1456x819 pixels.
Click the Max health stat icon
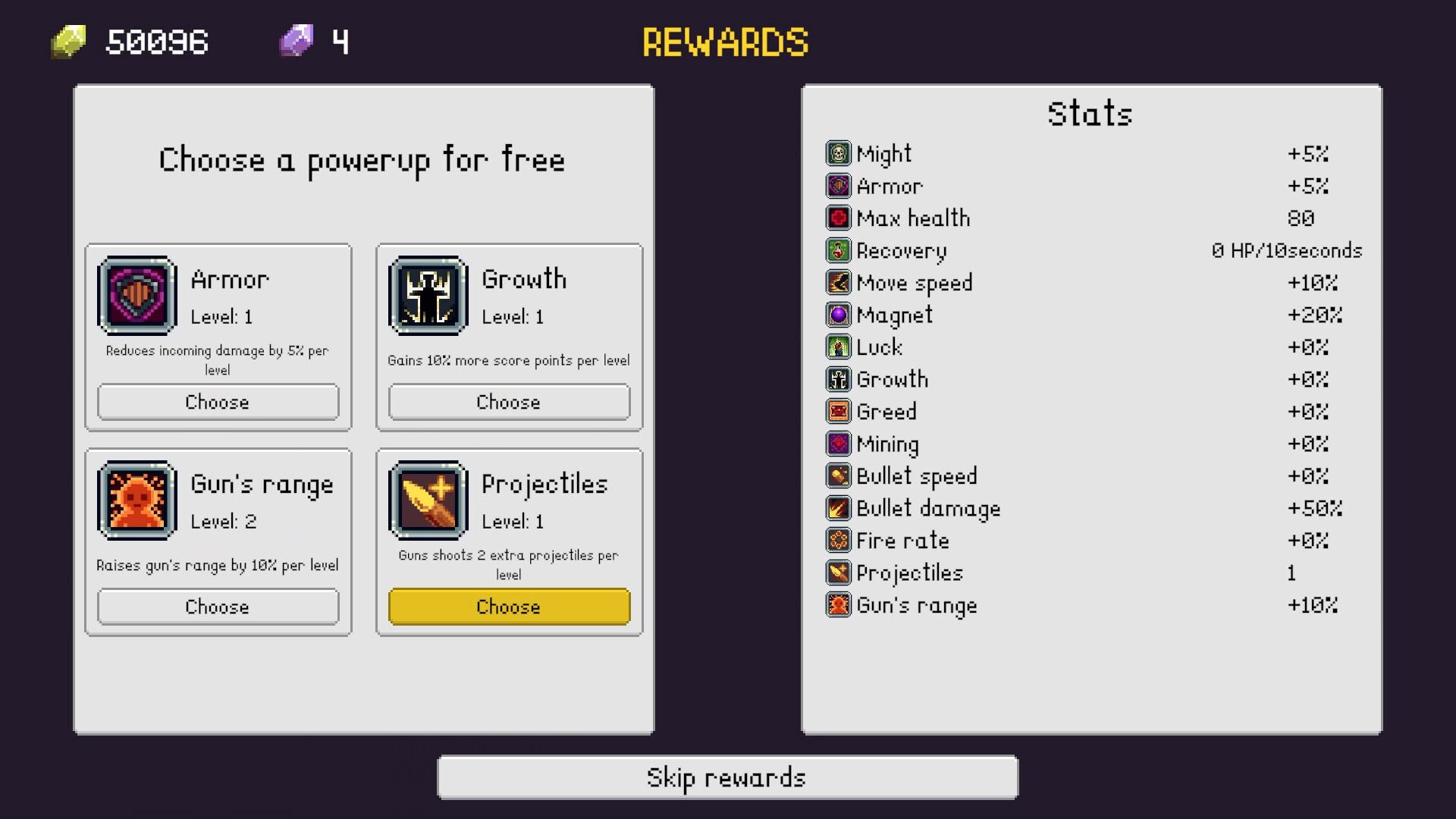838,218
